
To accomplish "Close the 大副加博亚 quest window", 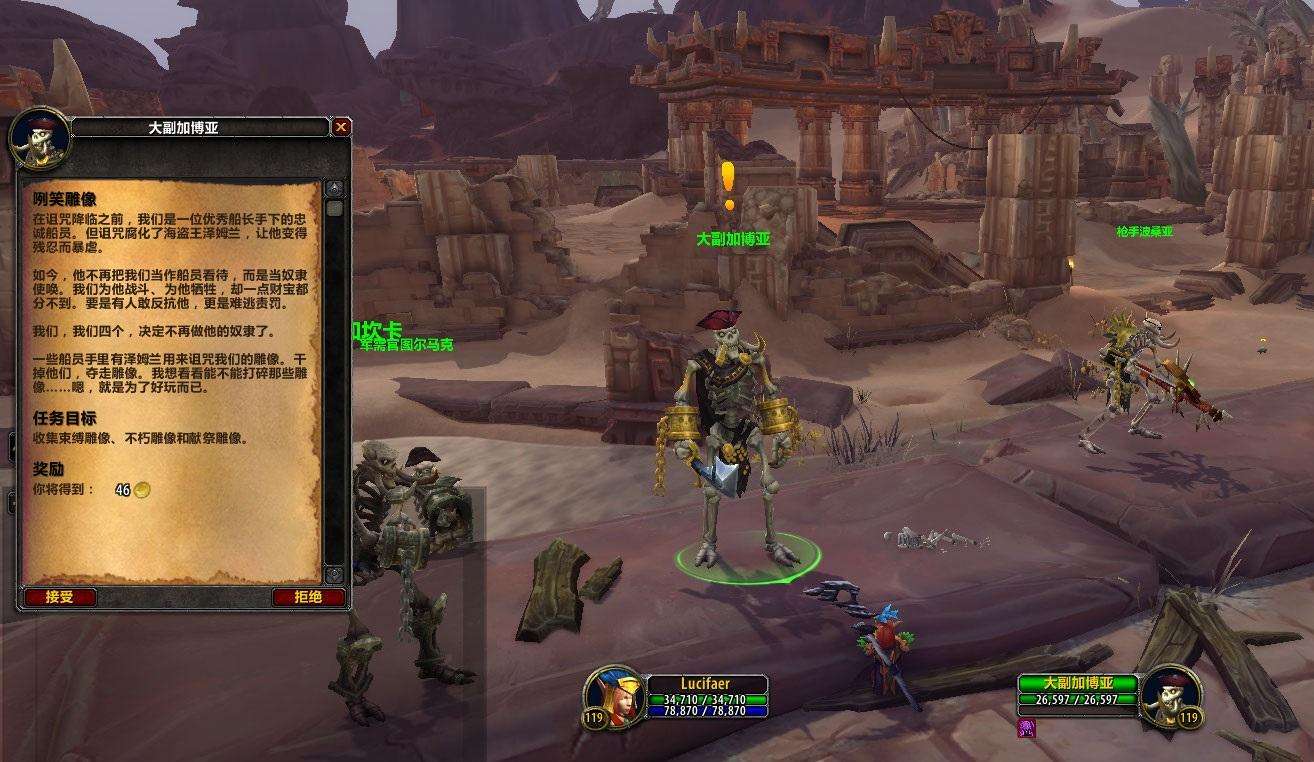I will coord(341,127).
